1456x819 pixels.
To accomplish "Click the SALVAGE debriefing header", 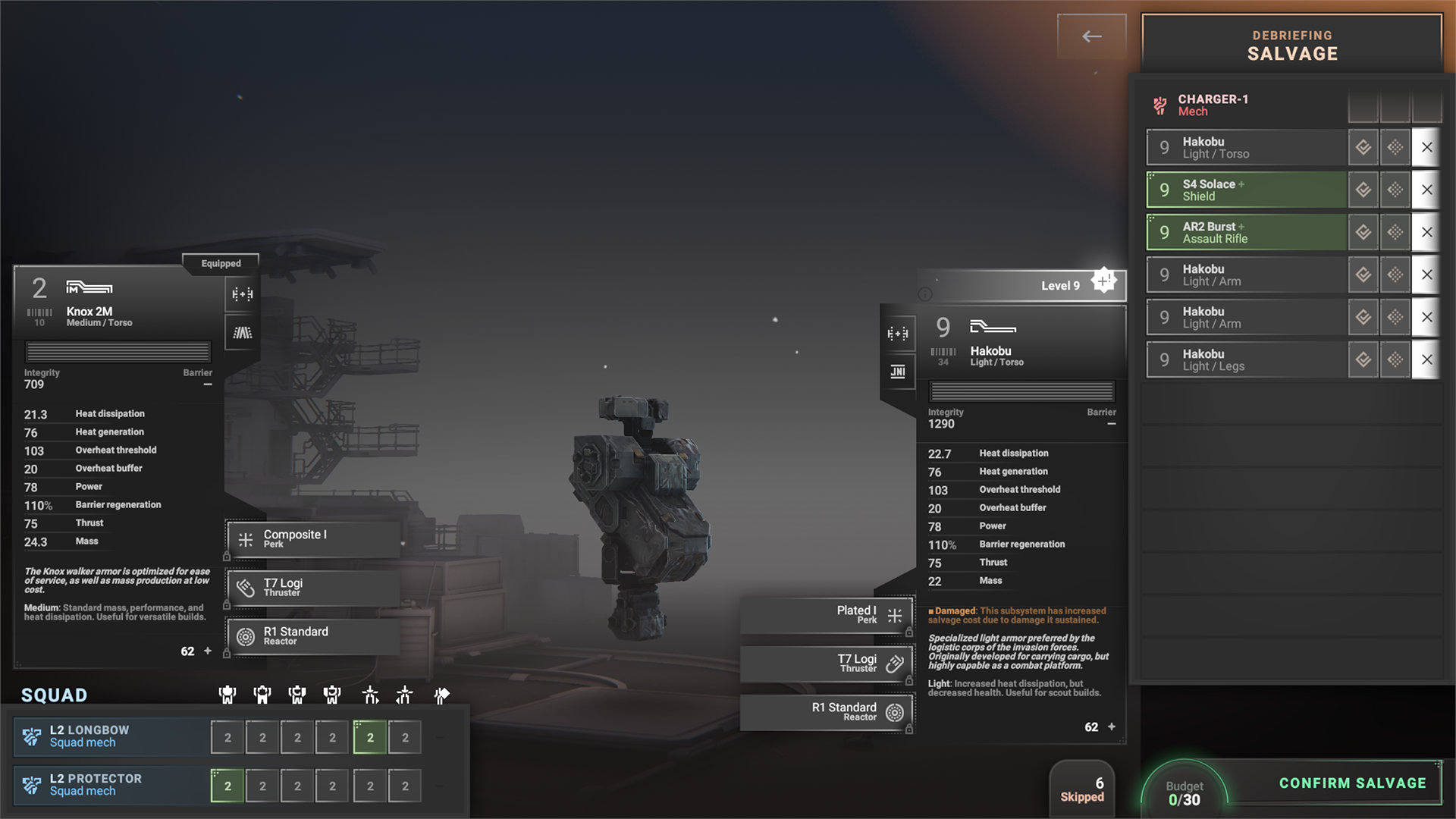I will [1291, 54].
